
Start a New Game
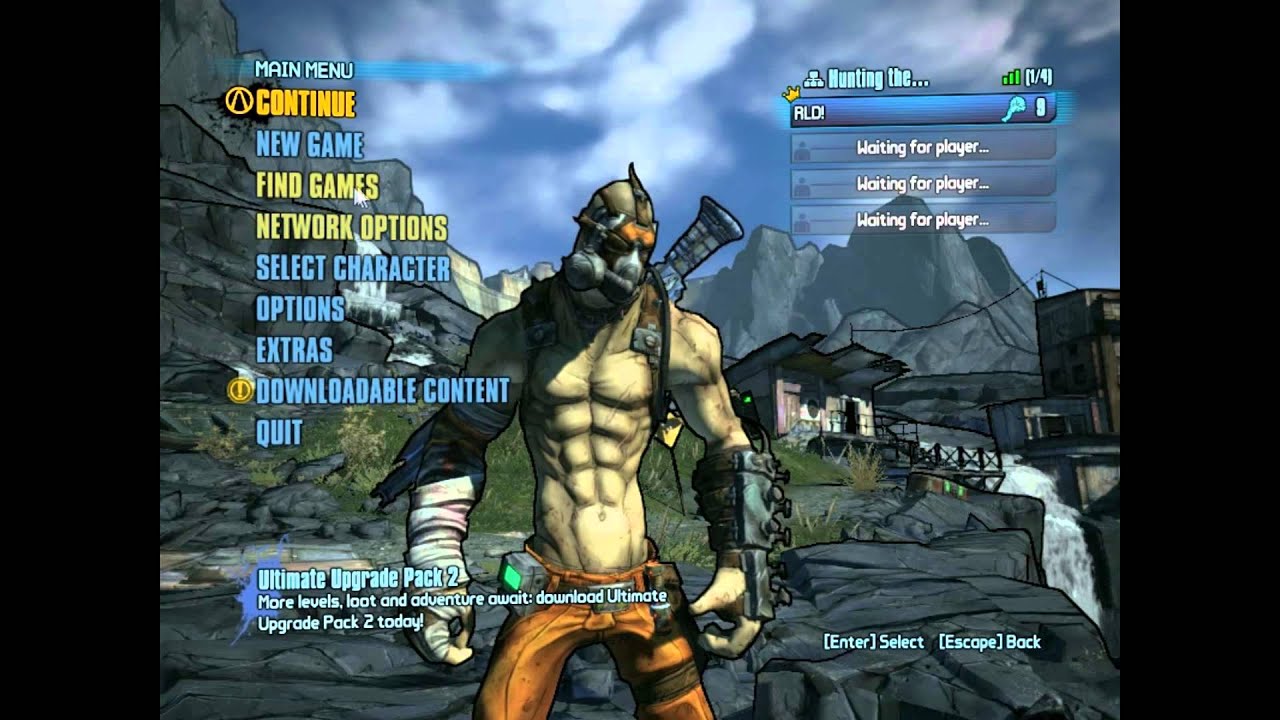309,145
